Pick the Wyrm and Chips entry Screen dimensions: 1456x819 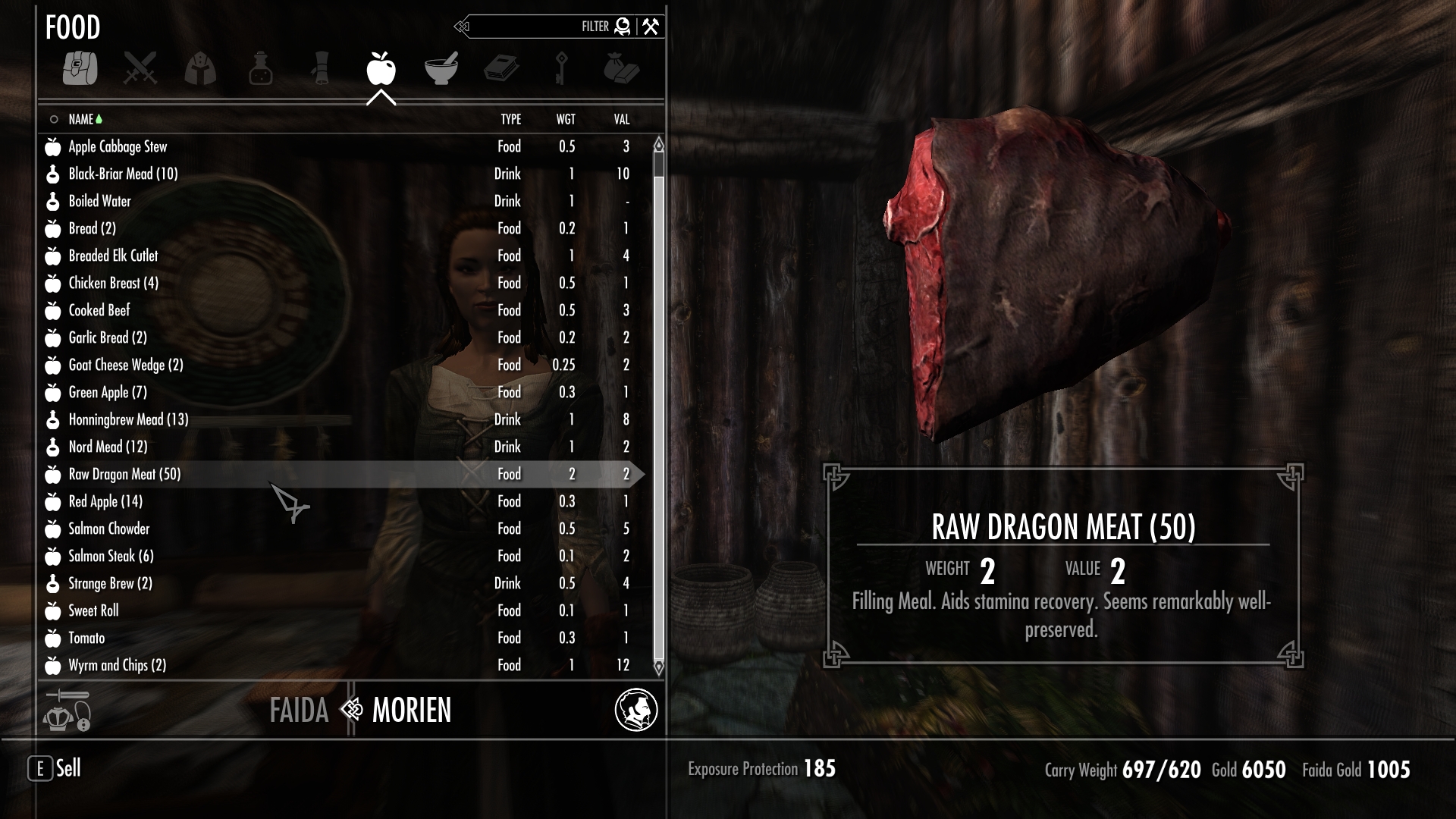[x=117, y=665]
